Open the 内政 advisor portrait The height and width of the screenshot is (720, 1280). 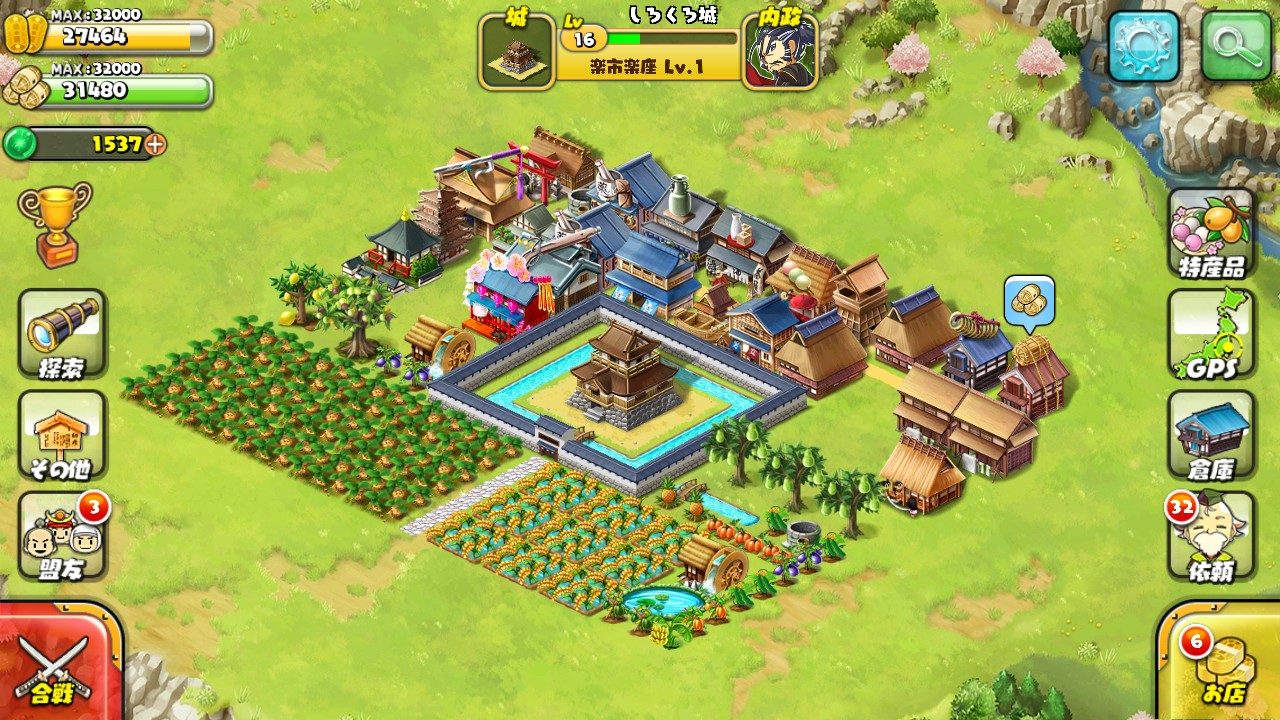coord(780,51)
